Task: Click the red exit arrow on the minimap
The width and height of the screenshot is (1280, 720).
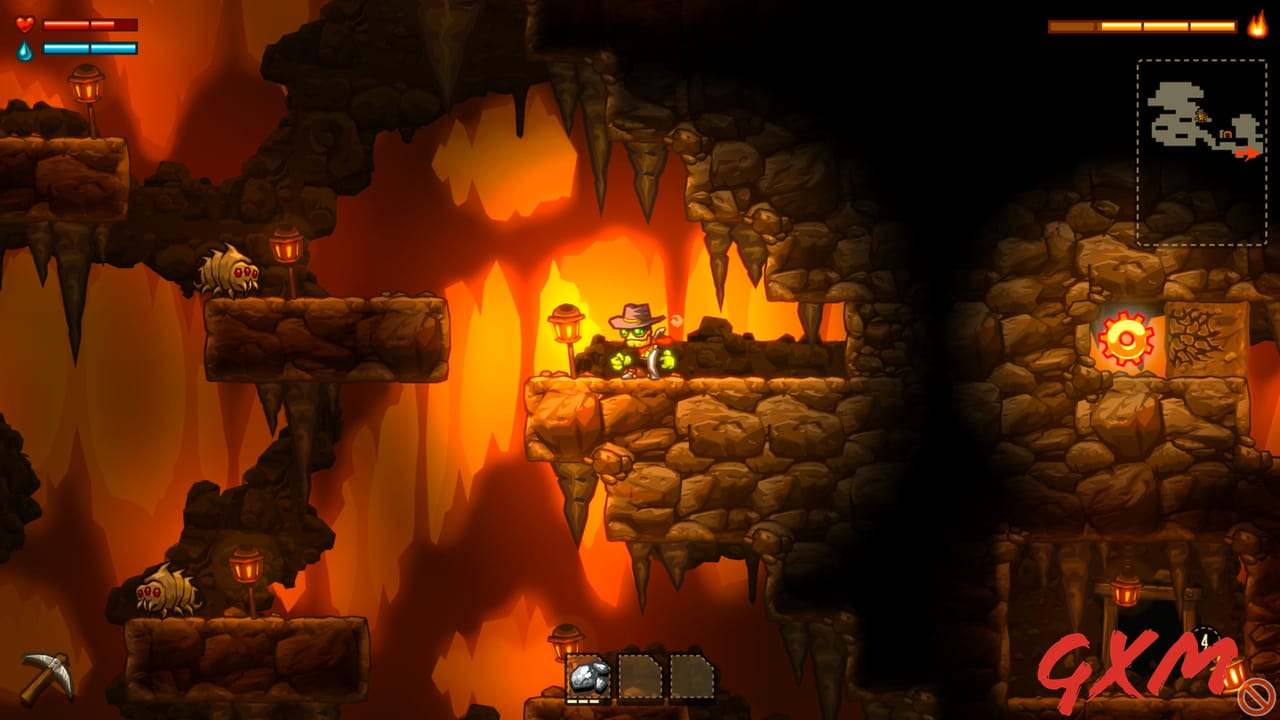Action: [x=1250, y=155]
